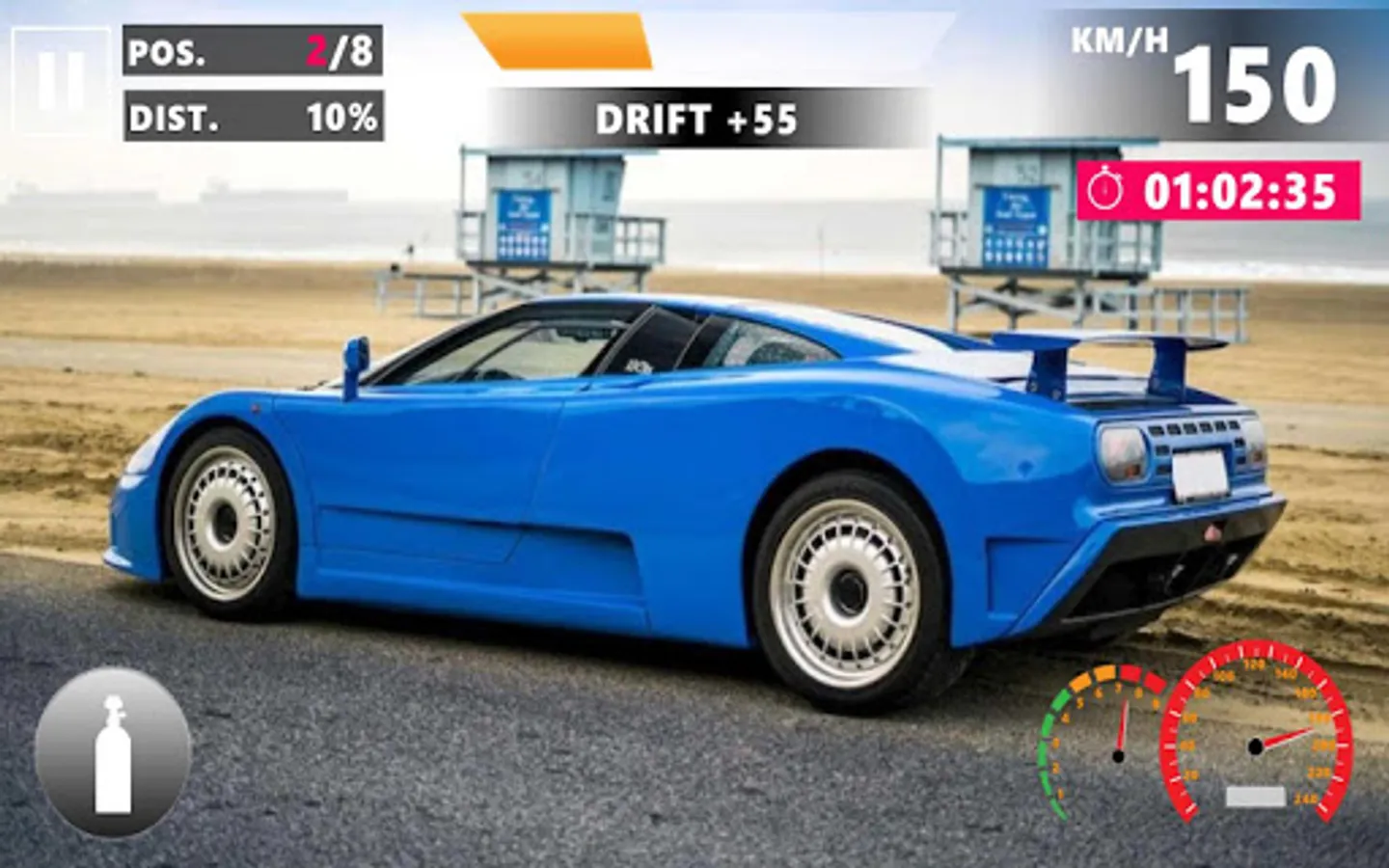
Task: Pause the race
Action: [60, 80]
